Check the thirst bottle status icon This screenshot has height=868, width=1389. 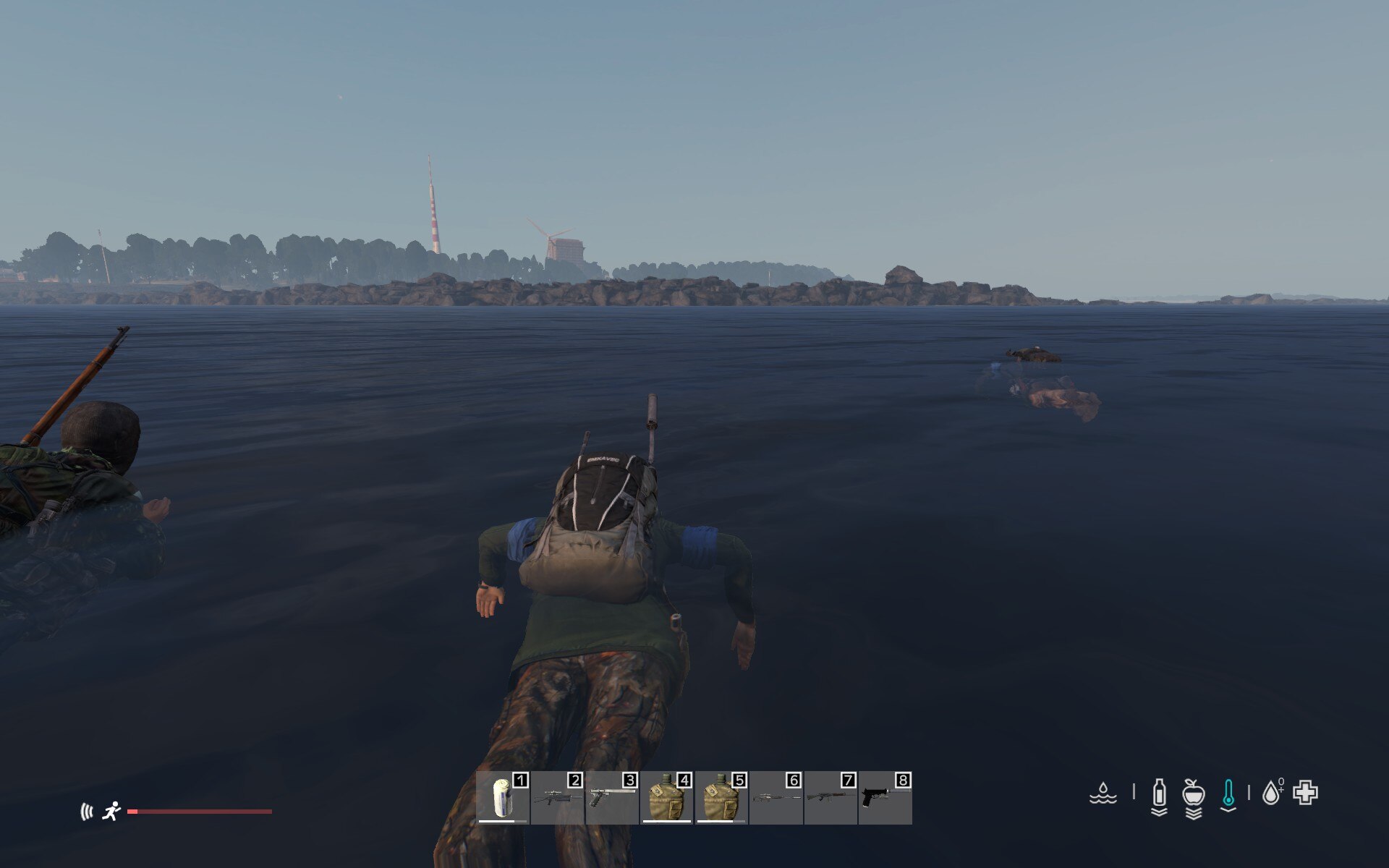1159,793
